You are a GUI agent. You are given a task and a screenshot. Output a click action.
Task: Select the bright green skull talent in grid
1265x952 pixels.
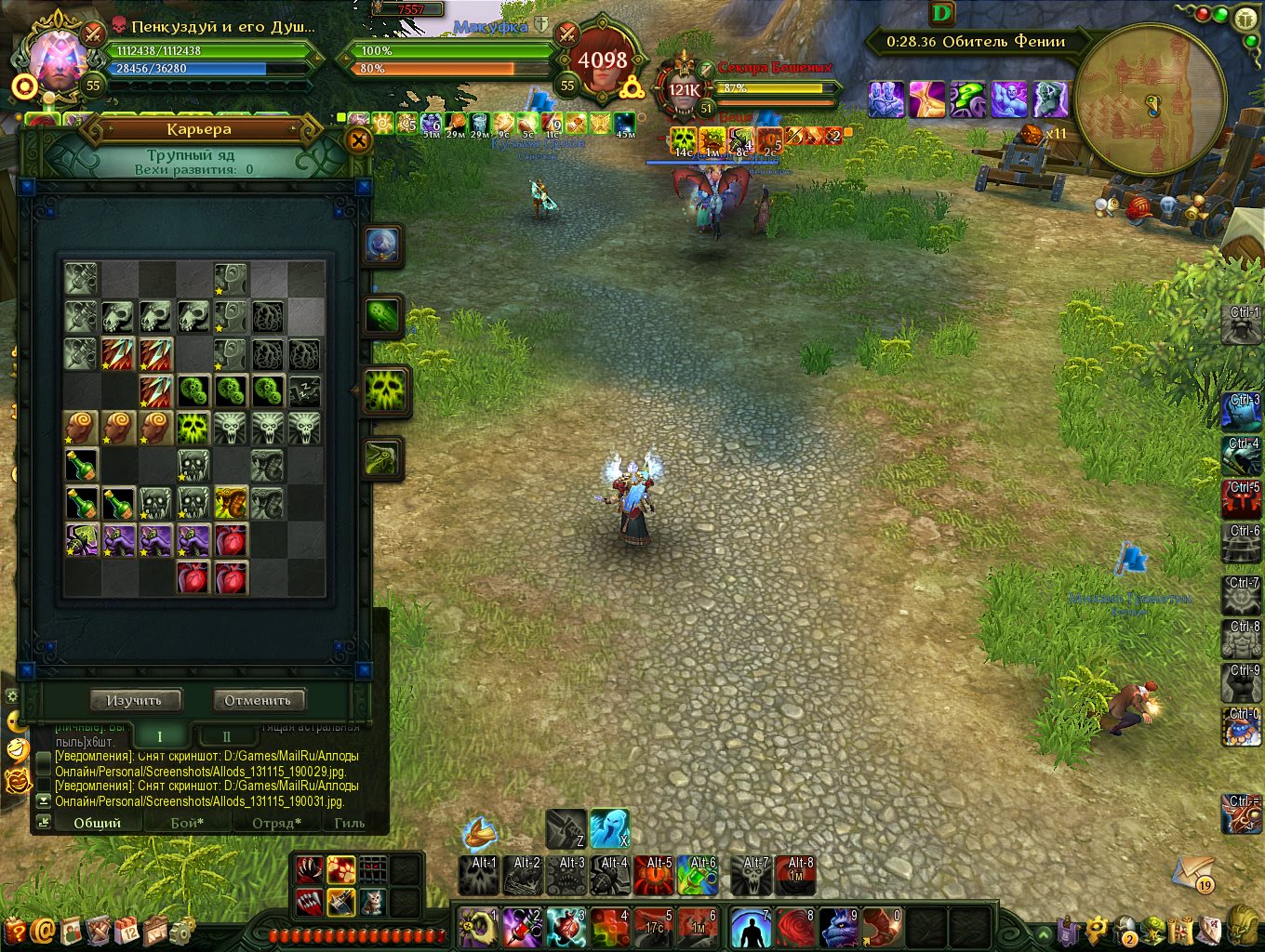(x=193, y=428)
